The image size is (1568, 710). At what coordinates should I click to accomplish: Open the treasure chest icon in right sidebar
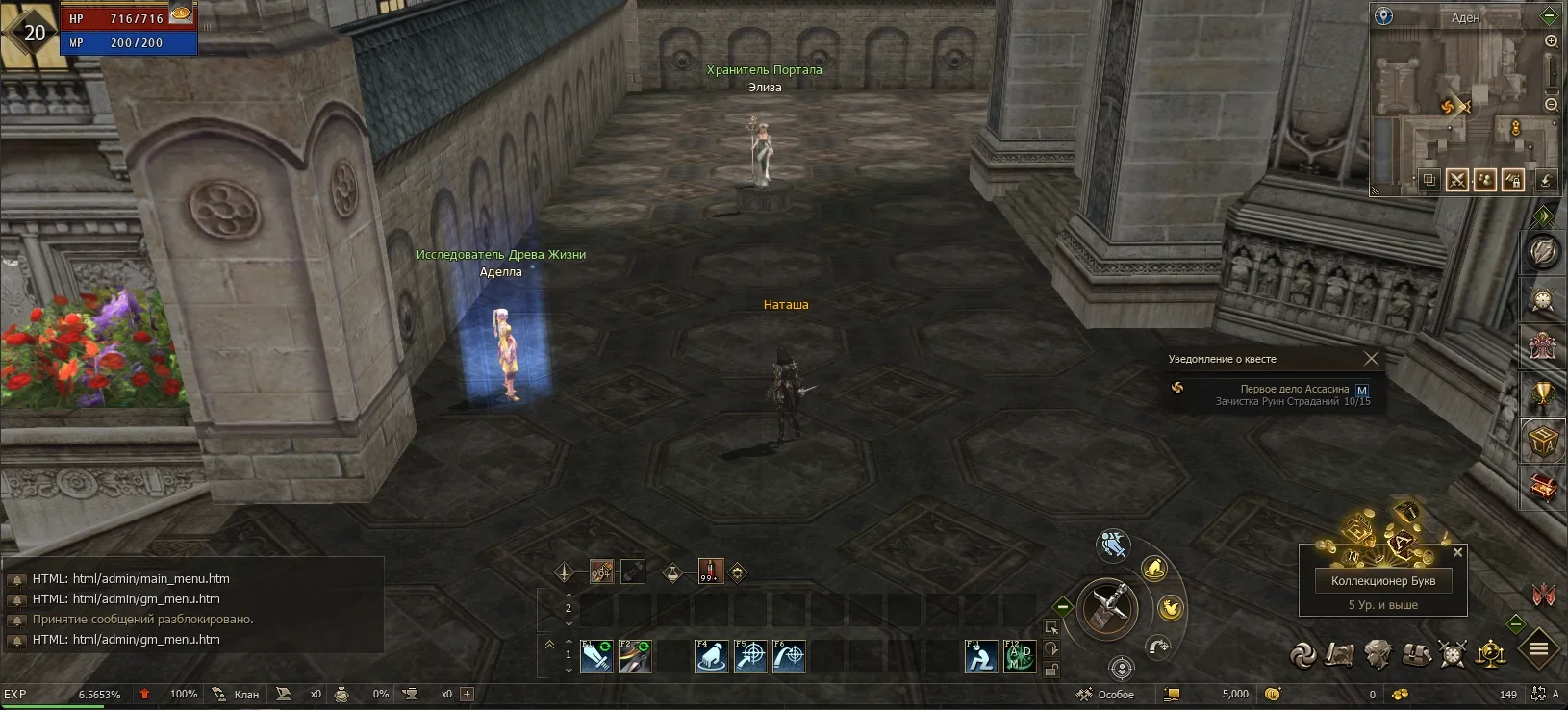click(1544, 487)
